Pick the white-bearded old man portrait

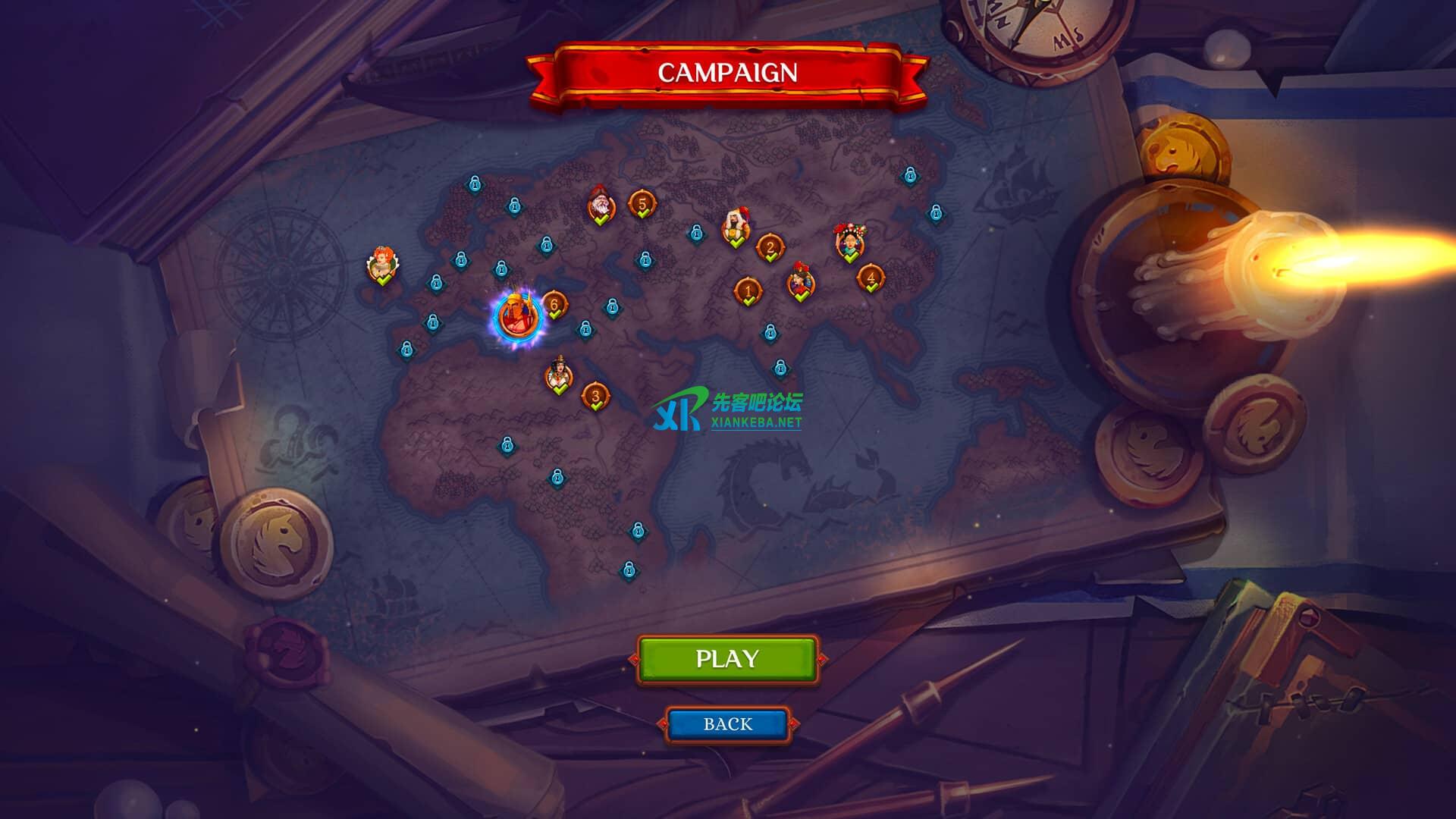pyautogui.click(x=600, y=206)
